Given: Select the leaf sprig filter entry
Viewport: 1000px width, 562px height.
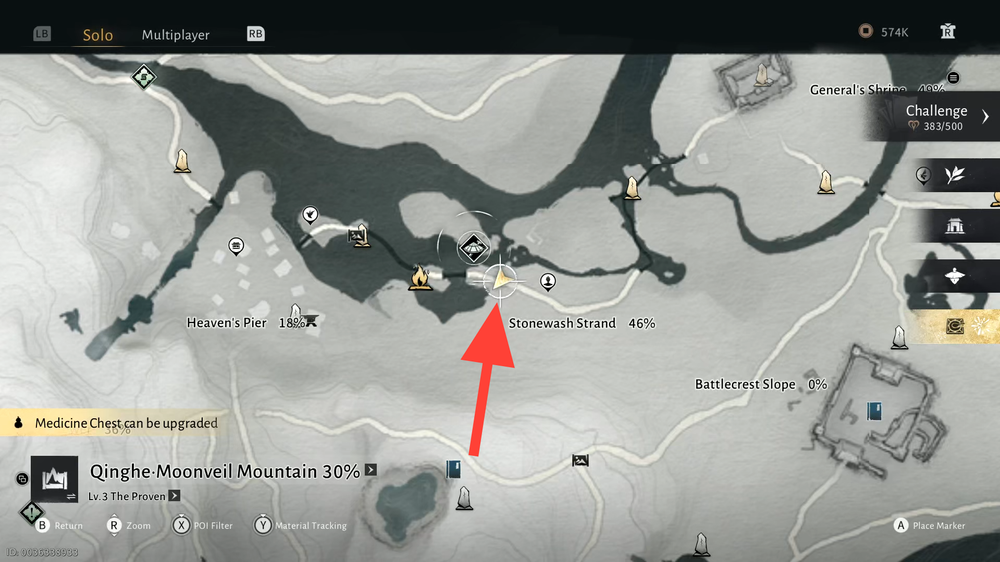Looking at the screenshot, I should [955, 176].
